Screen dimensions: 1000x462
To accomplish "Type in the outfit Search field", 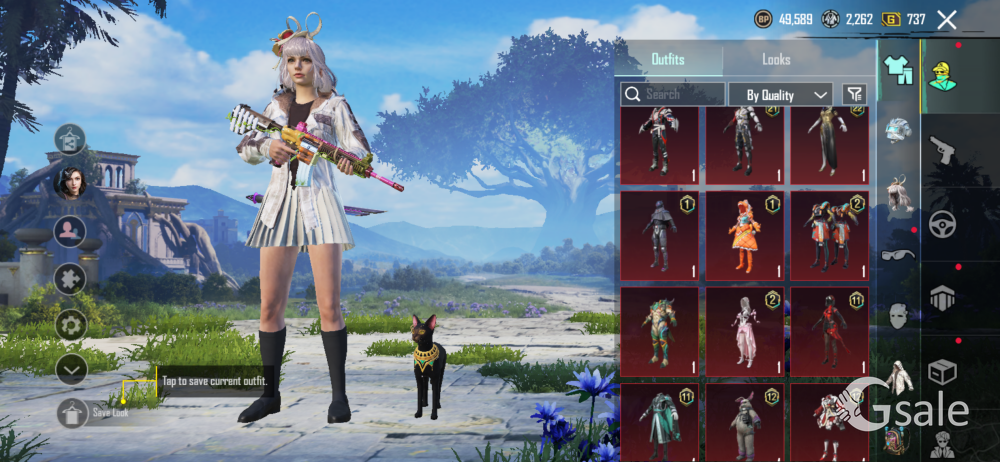I will click(682, 94).
